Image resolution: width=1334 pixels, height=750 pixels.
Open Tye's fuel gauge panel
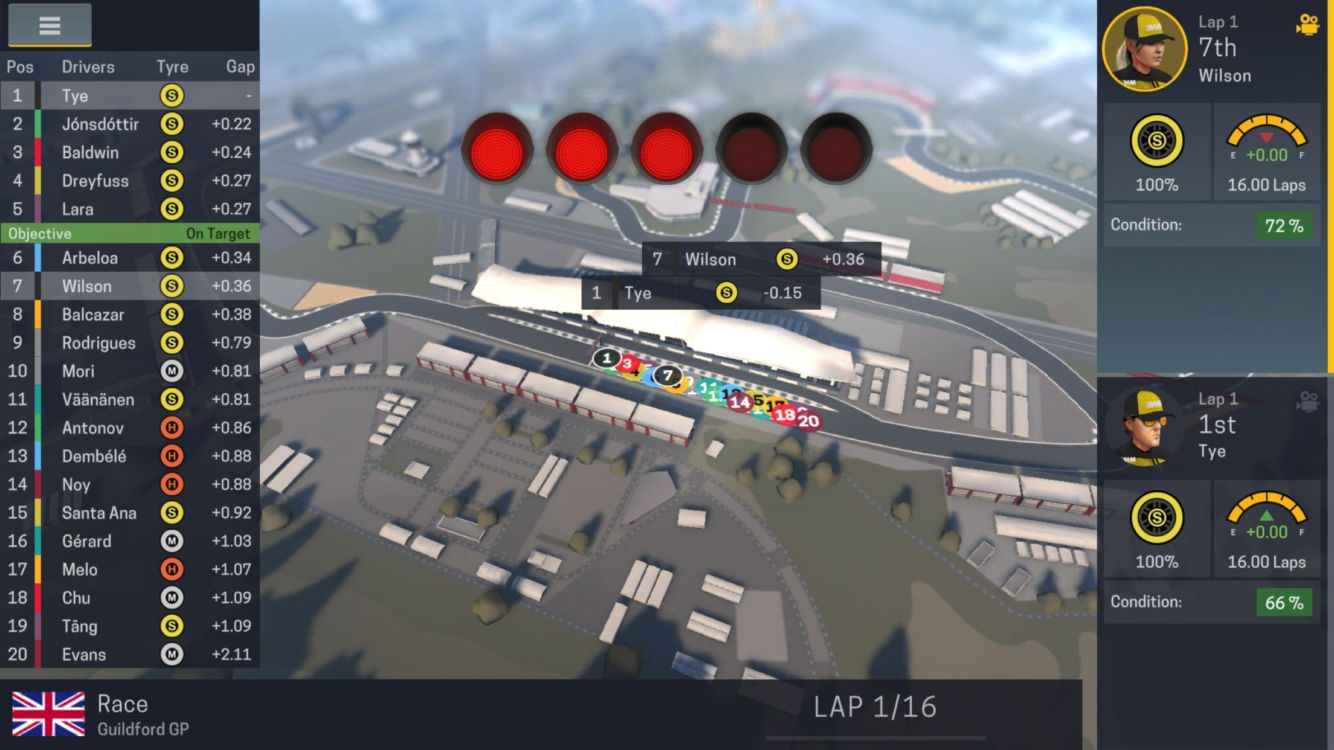(1266, 529)
